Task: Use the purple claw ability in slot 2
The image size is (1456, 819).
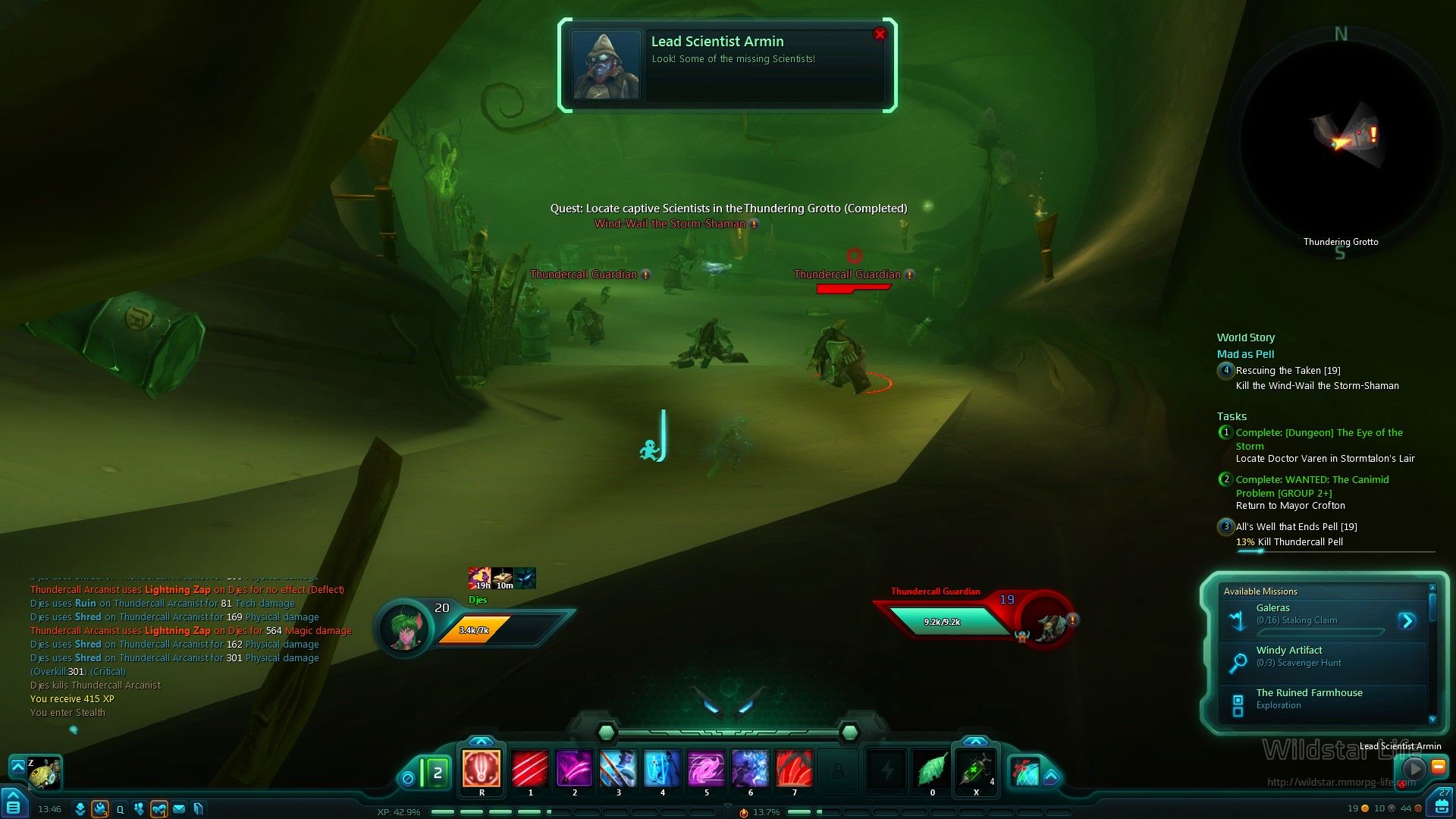Action: [x=574, y=768]
